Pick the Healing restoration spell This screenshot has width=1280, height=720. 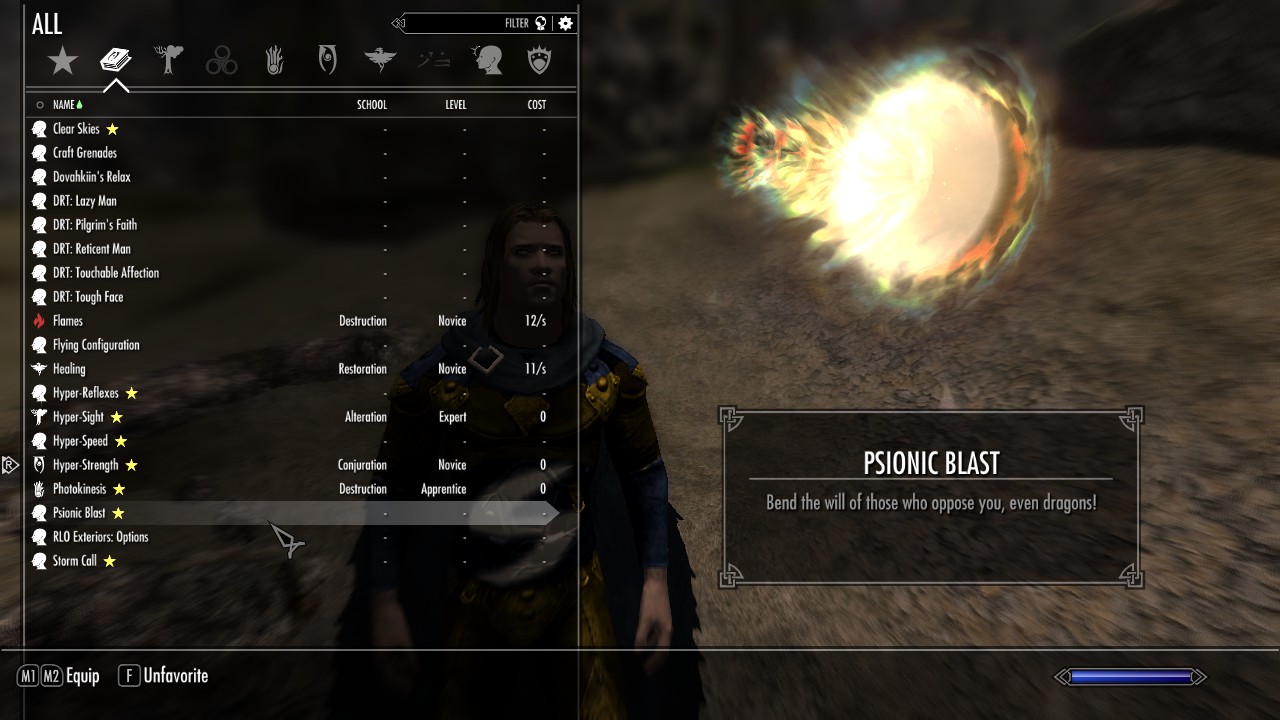point(69,369)
